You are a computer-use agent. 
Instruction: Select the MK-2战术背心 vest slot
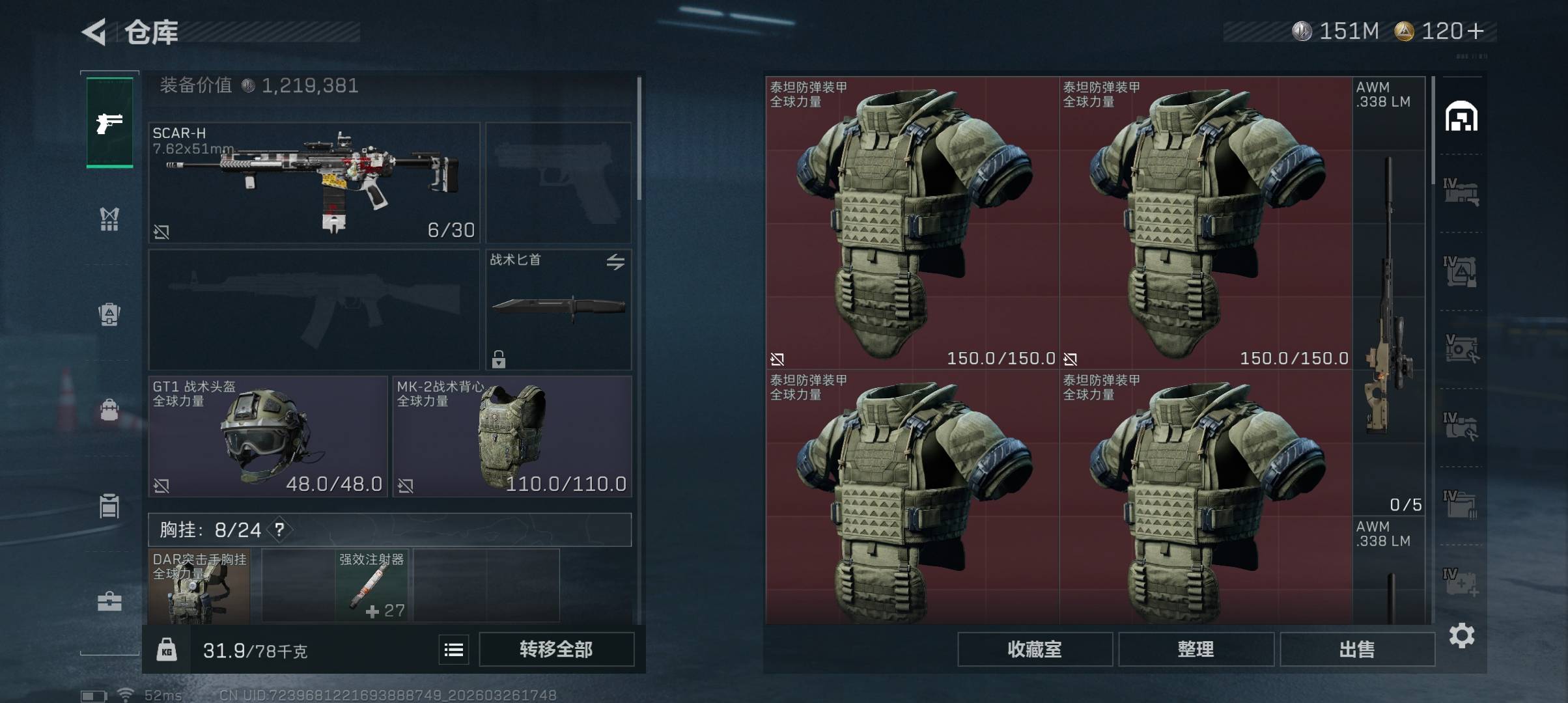(512, 436)
